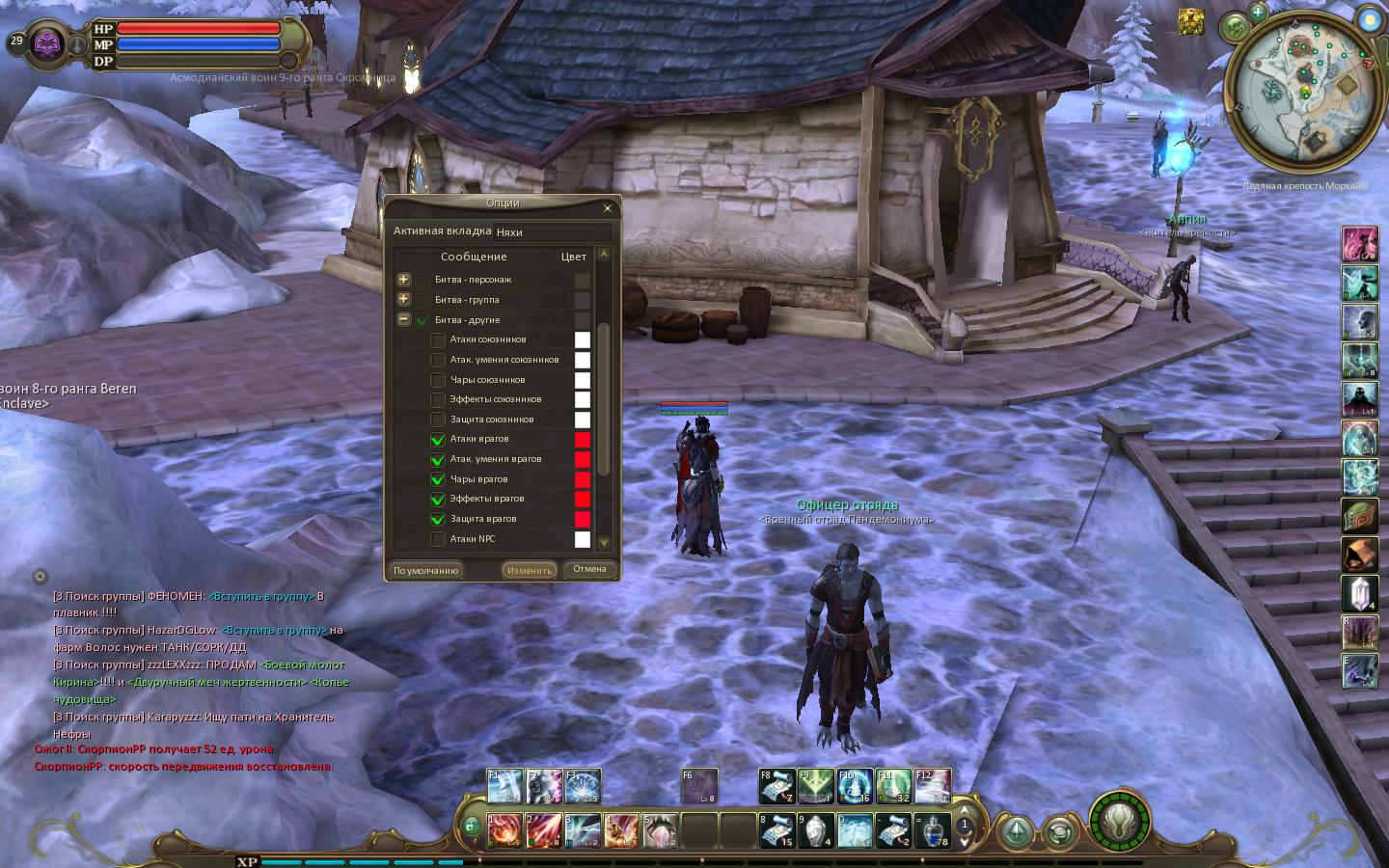Toggle the Чары союзников checkbox

point(438,380)
